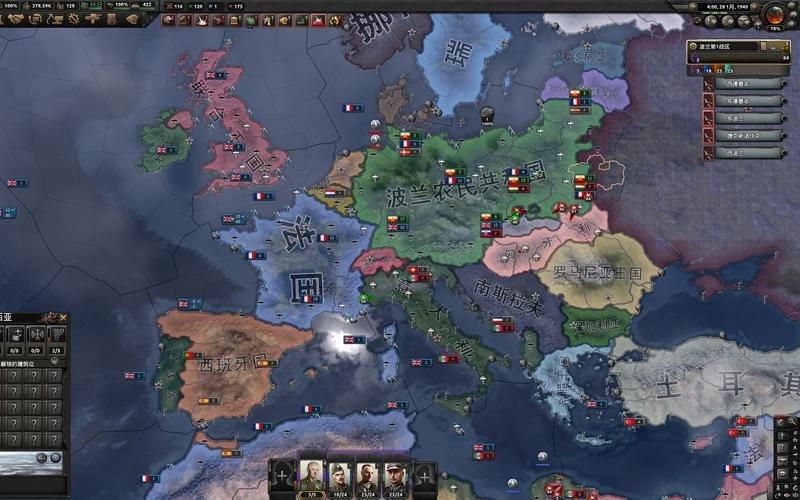800x500 pixels.
Task: Add new army with left plus button
Action: 282,475
